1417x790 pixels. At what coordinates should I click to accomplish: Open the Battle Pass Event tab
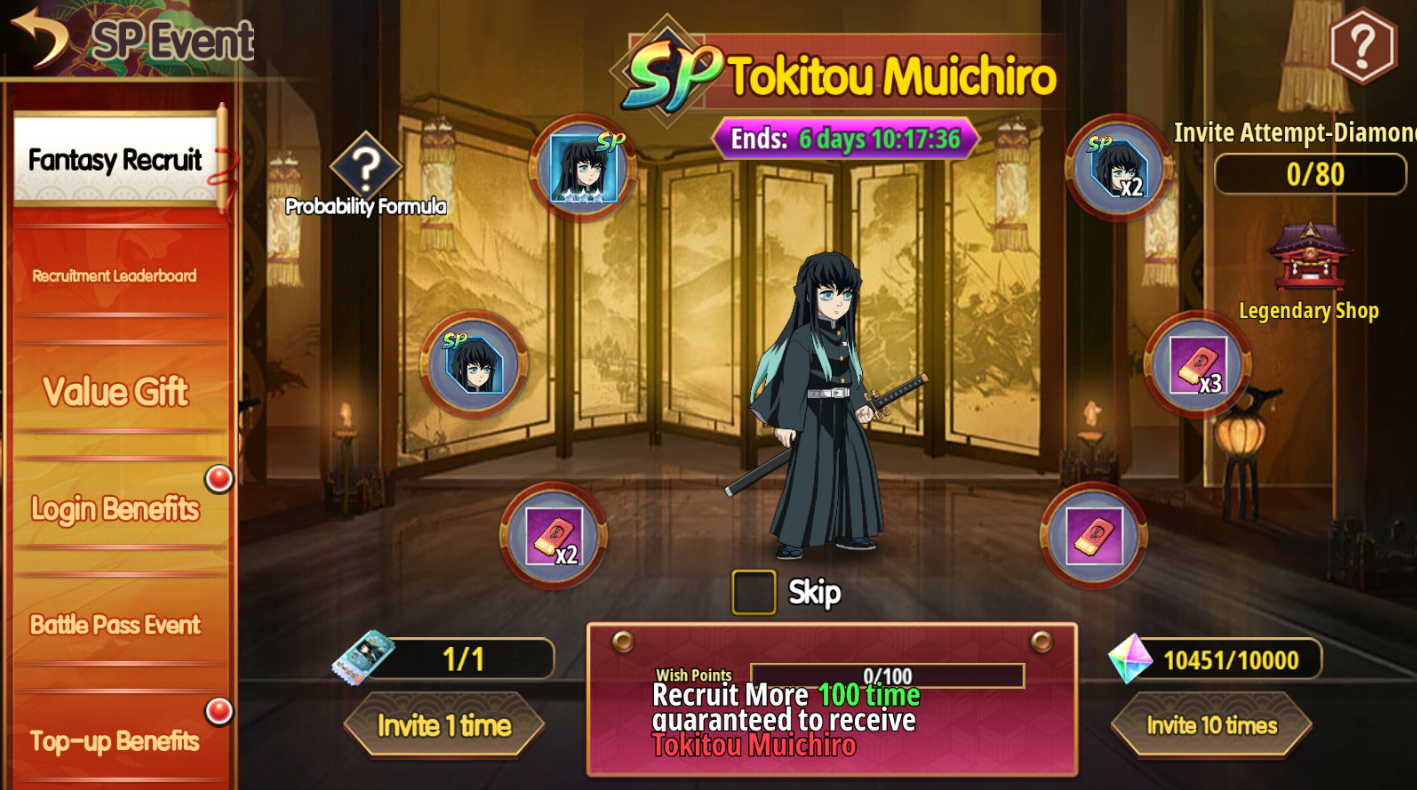pyautogui.click(x=116, y=625)
